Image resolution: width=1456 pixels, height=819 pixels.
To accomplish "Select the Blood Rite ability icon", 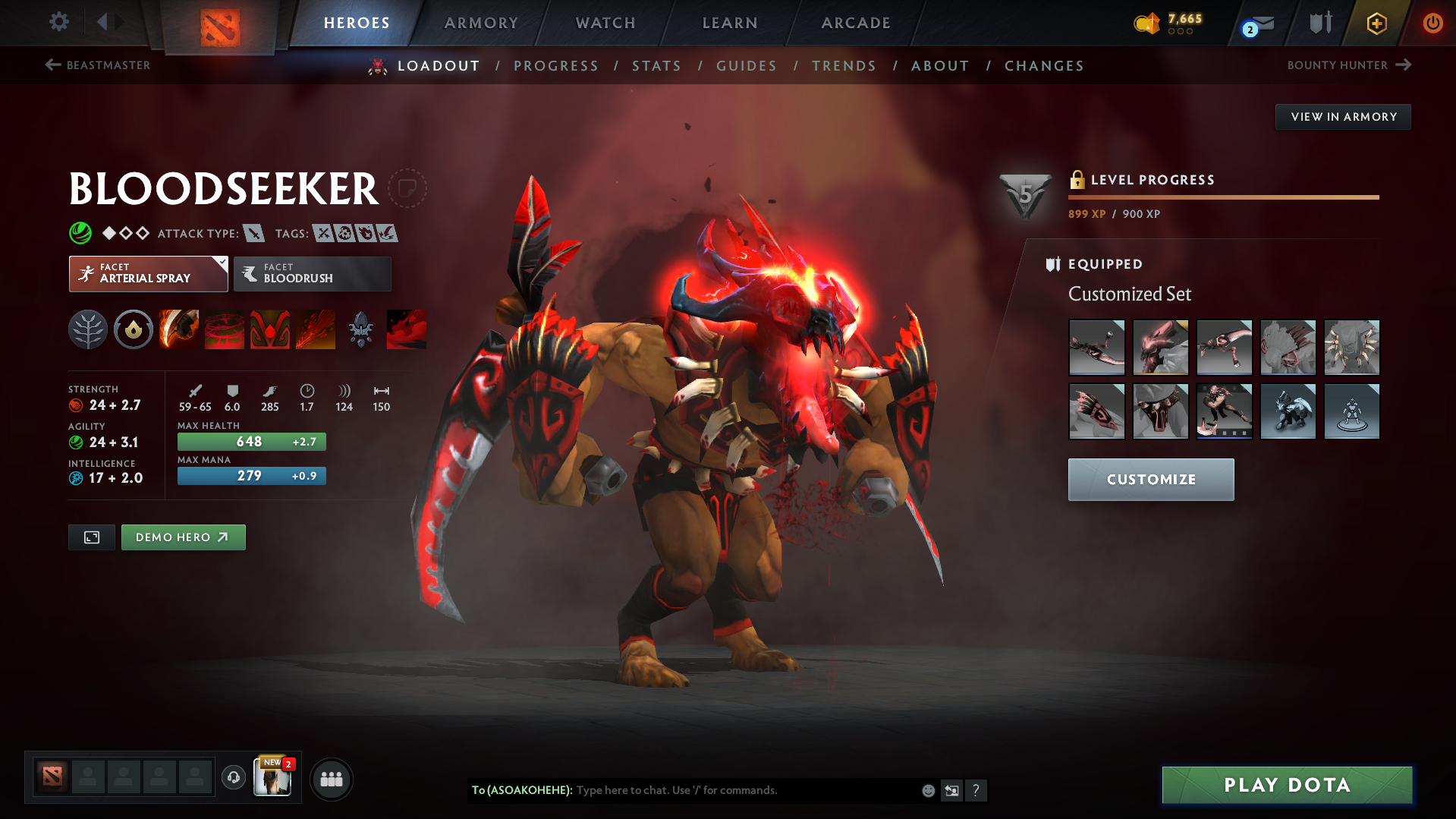I will tap(224, 329).
